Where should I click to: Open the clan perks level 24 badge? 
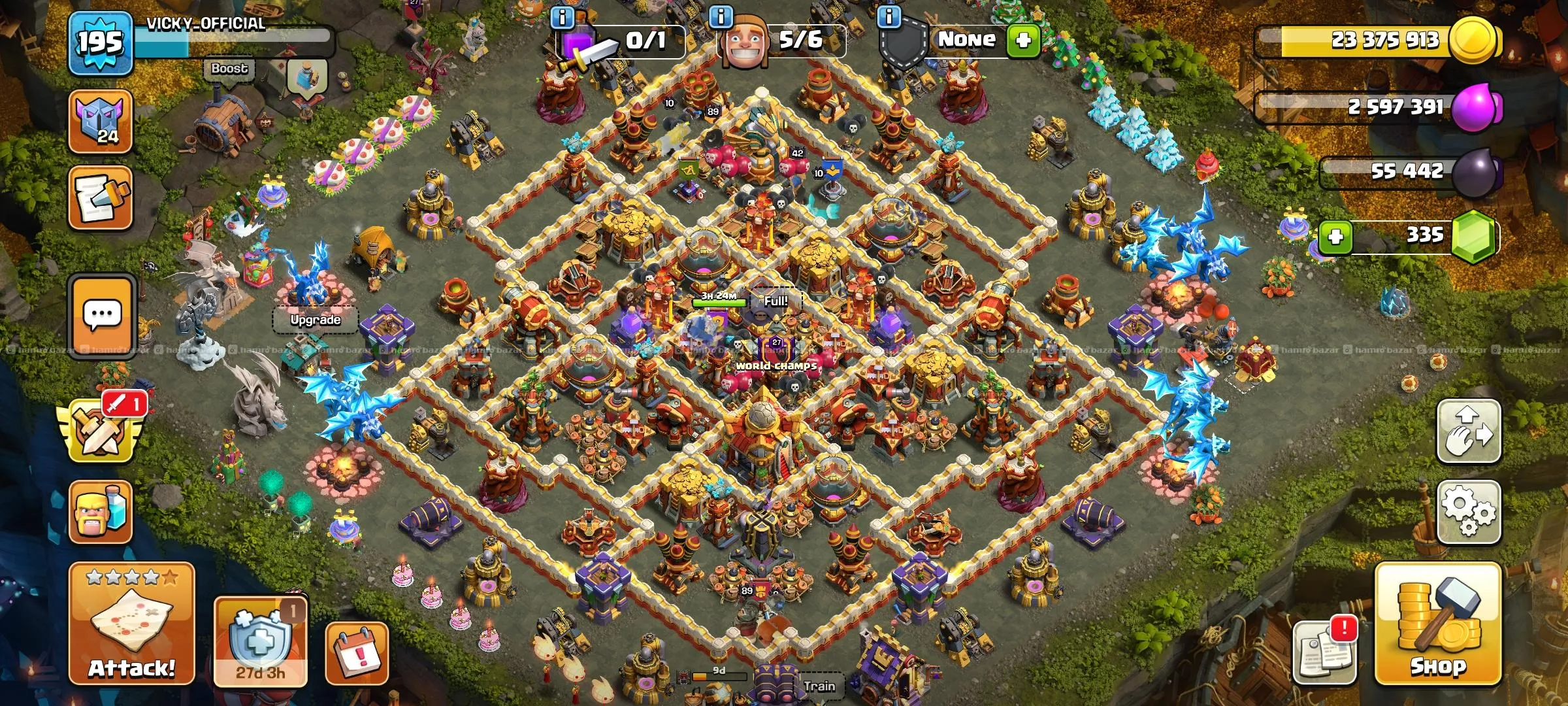101,122
